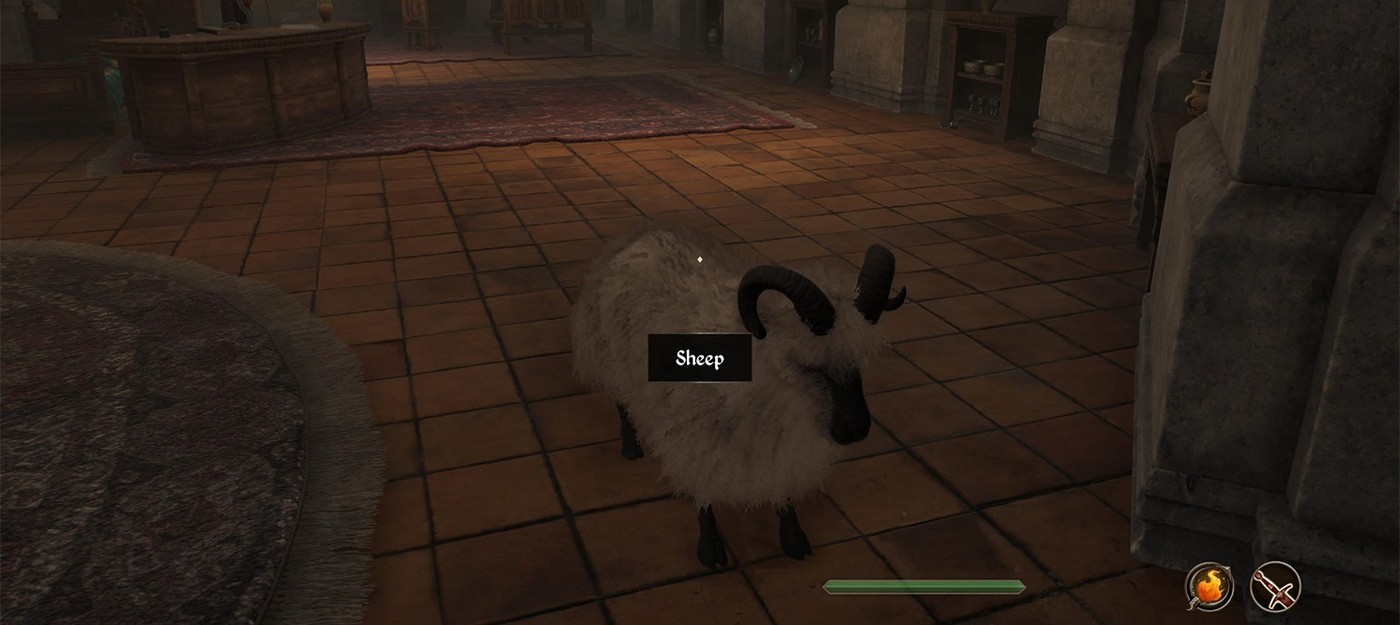
Task: Select the sword weapon icon
Action: click(x=1275, y=586)
